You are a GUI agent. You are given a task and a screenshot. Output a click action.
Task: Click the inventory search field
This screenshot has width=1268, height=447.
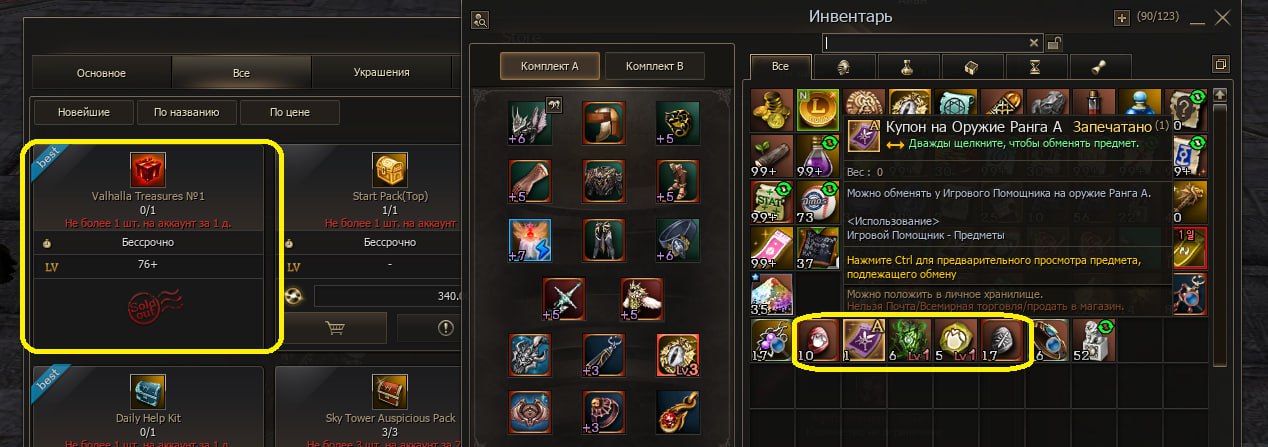pyautogui.click(x=925, y=43)
